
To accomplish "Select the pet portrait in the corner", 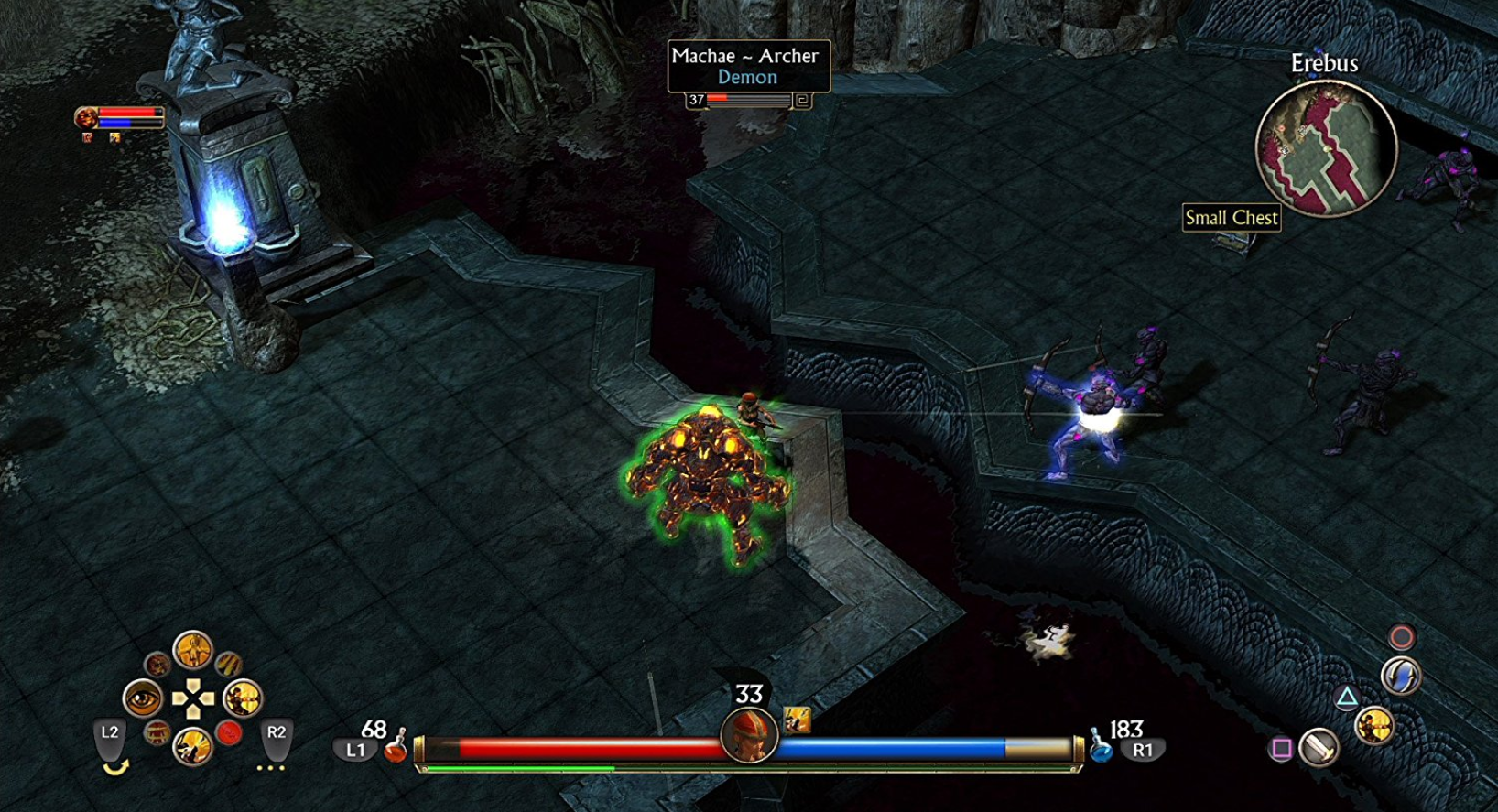I will click(x=86, y=117).
